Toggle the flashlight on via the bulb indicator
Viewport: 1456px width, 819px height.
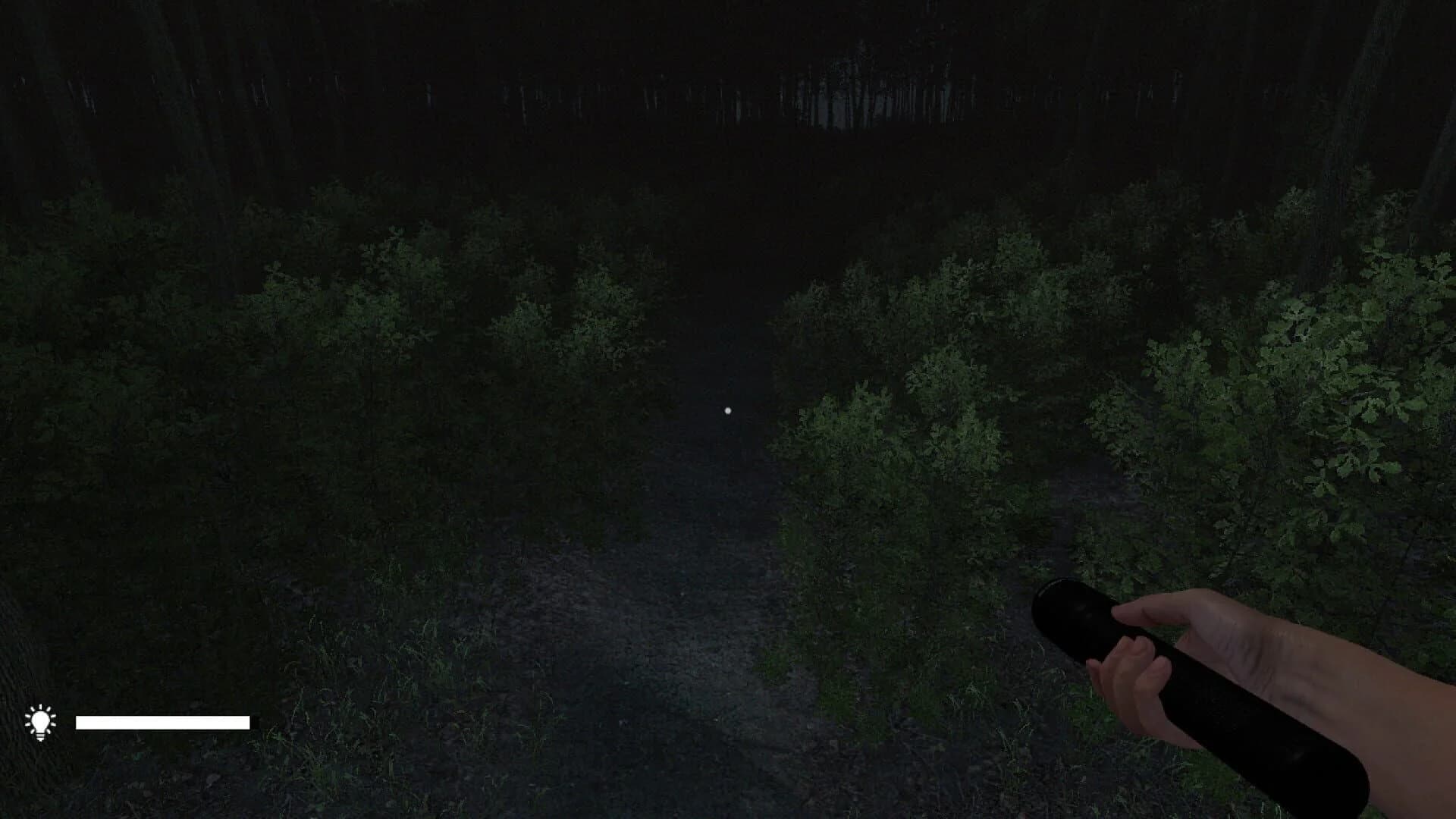39,720
